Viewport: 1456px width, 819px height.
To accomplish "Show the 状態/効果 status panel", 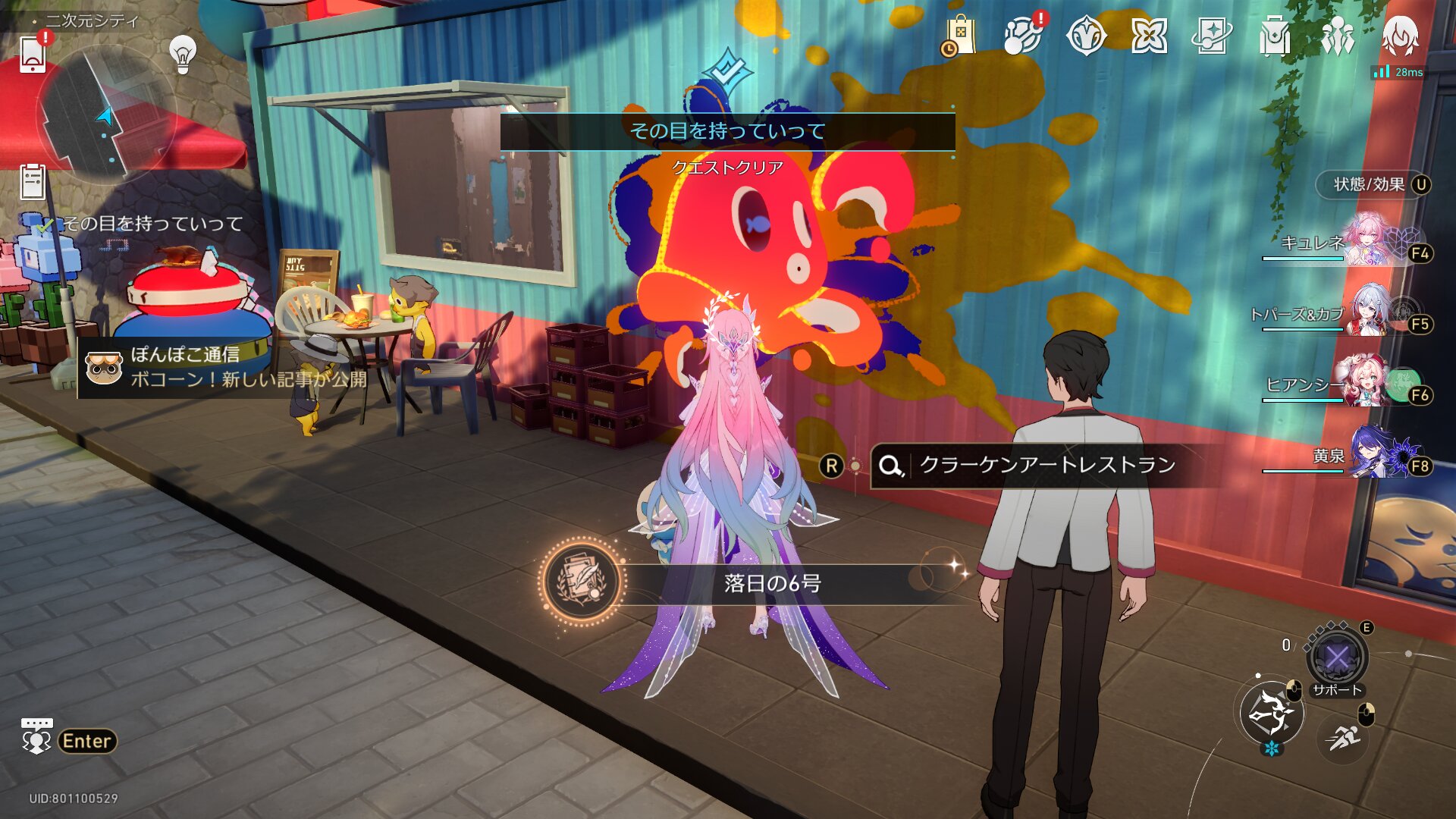I will click(1374, 184).
